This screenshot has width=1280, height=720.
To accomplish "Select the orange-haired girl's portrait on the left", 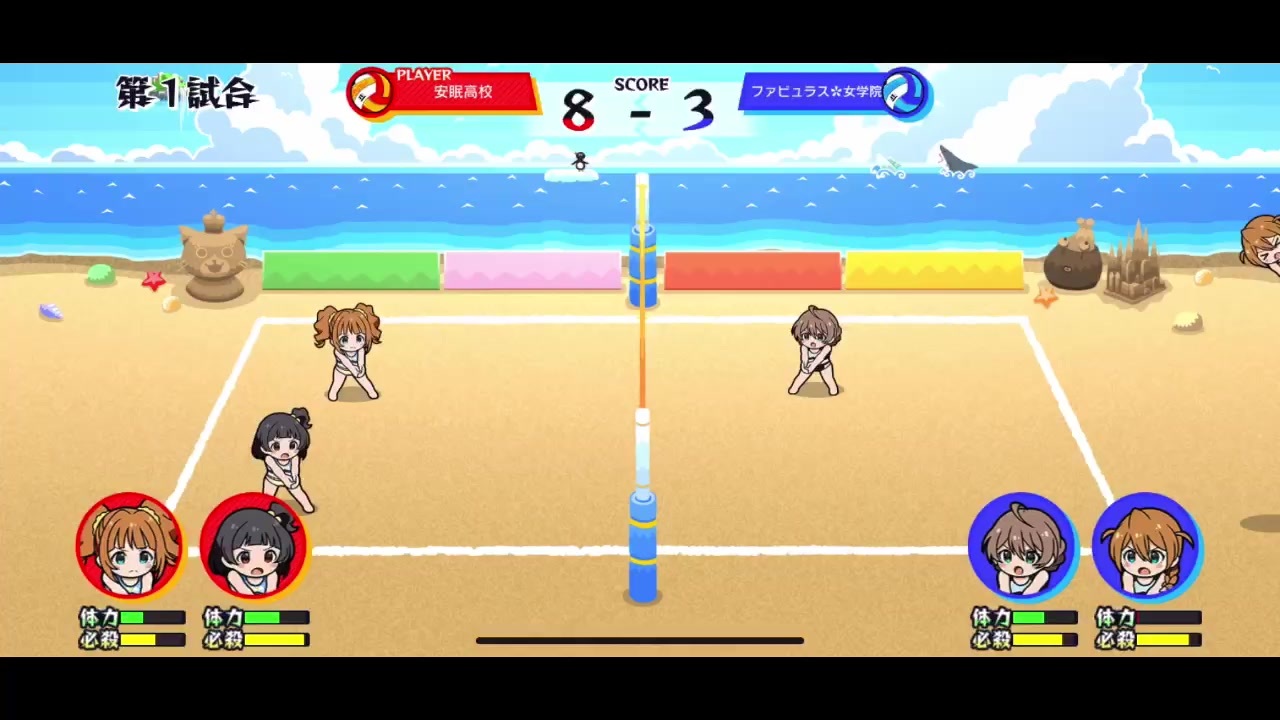I will pyautogui.click(x=130, y=545).
